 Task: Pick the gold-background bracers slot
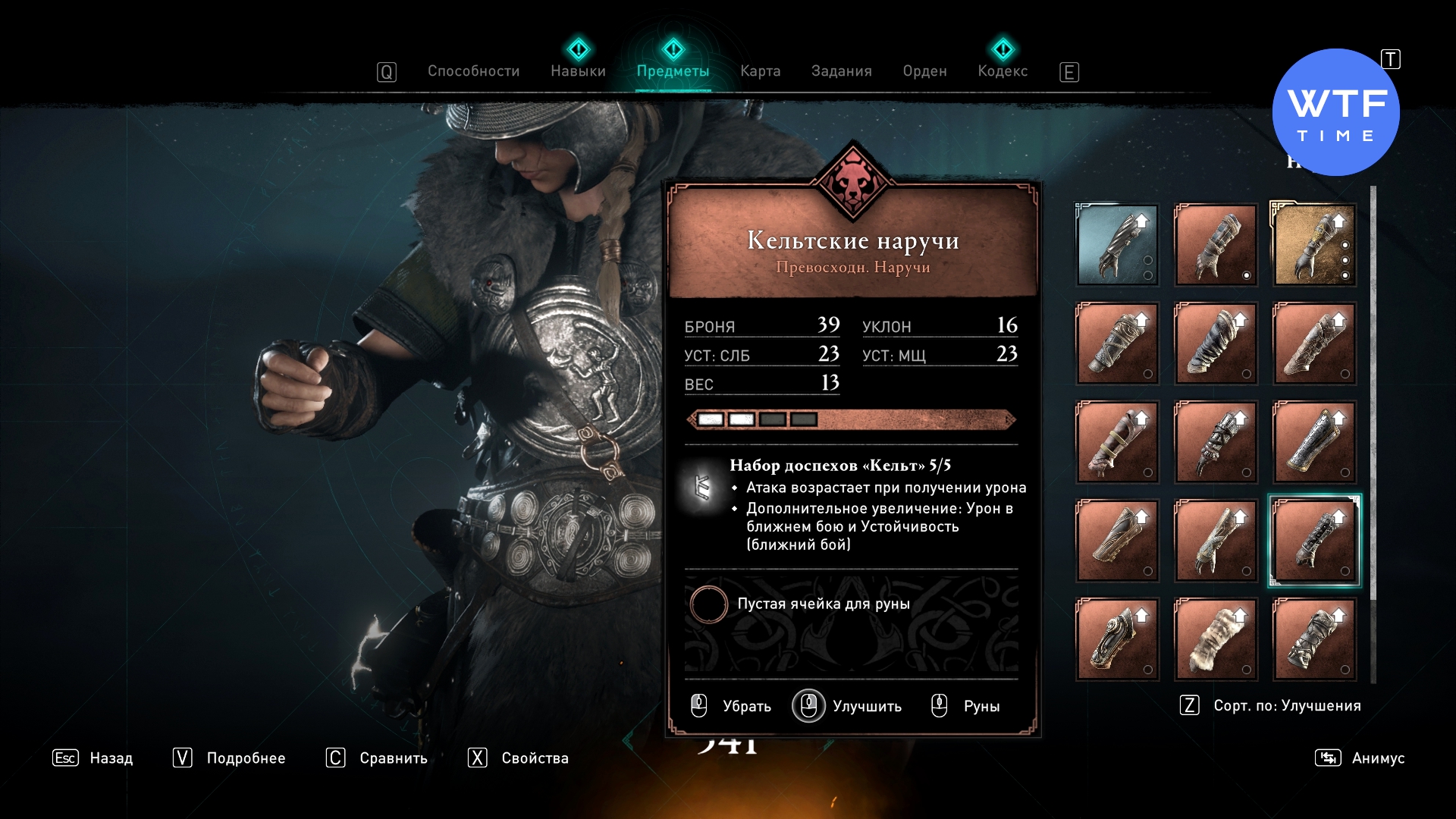1314,244
